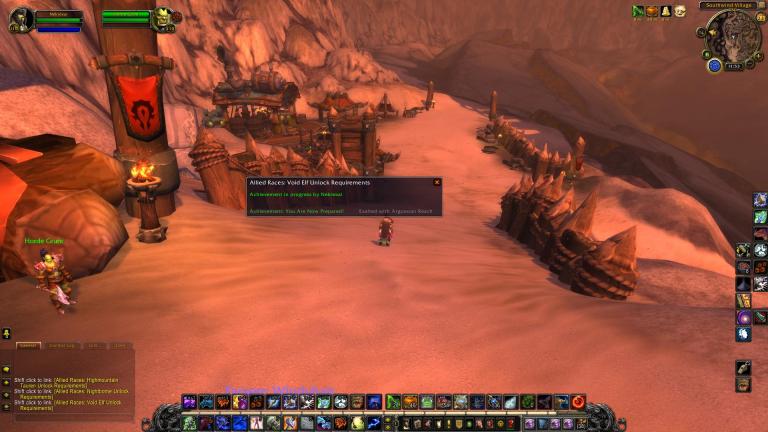Activate the purple orb ability on side bar
Viewport: 768px width, 432px height.
744,317
